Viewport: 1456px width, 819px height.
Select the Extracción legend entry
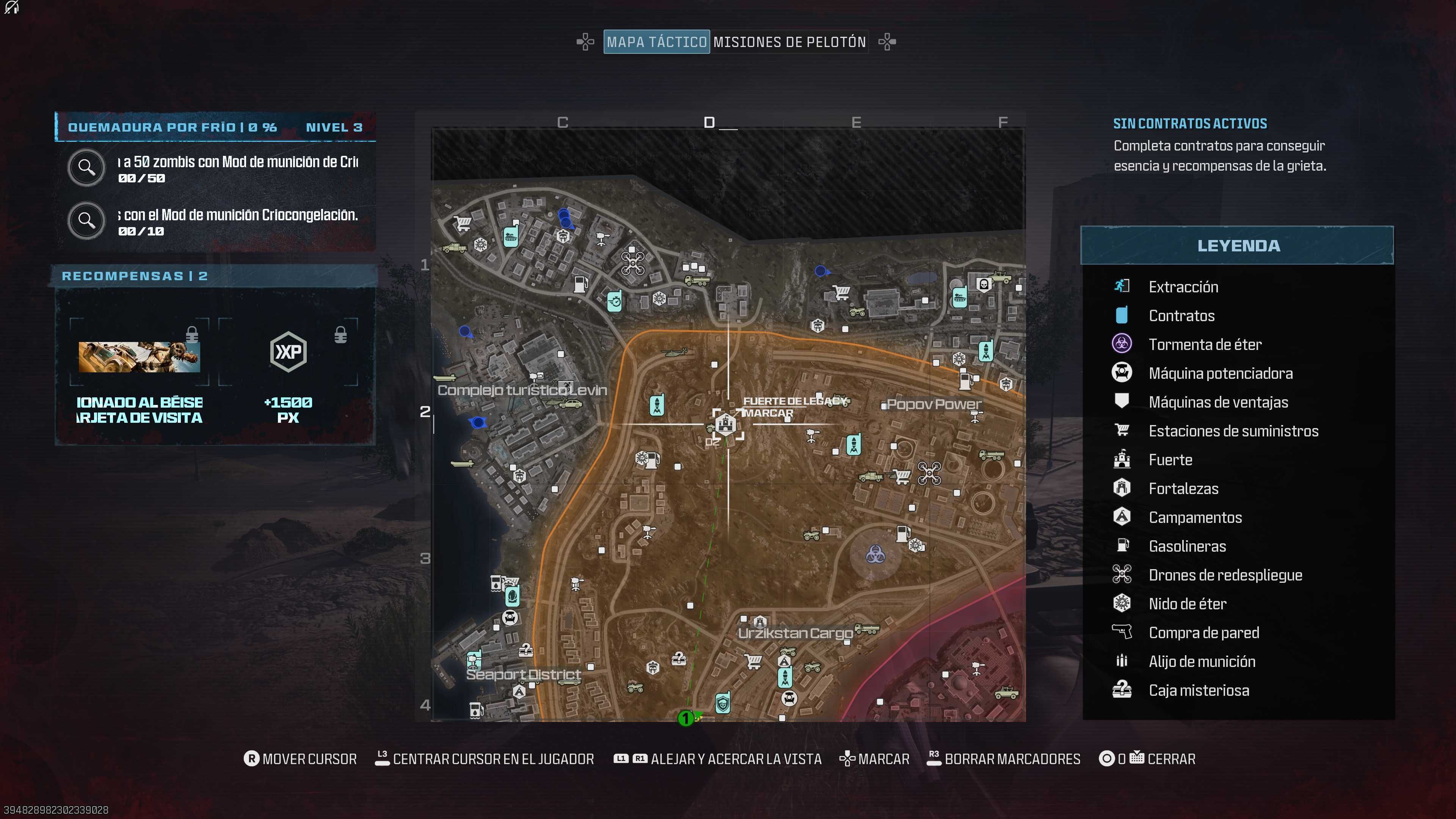click(x=1183, y=287)
